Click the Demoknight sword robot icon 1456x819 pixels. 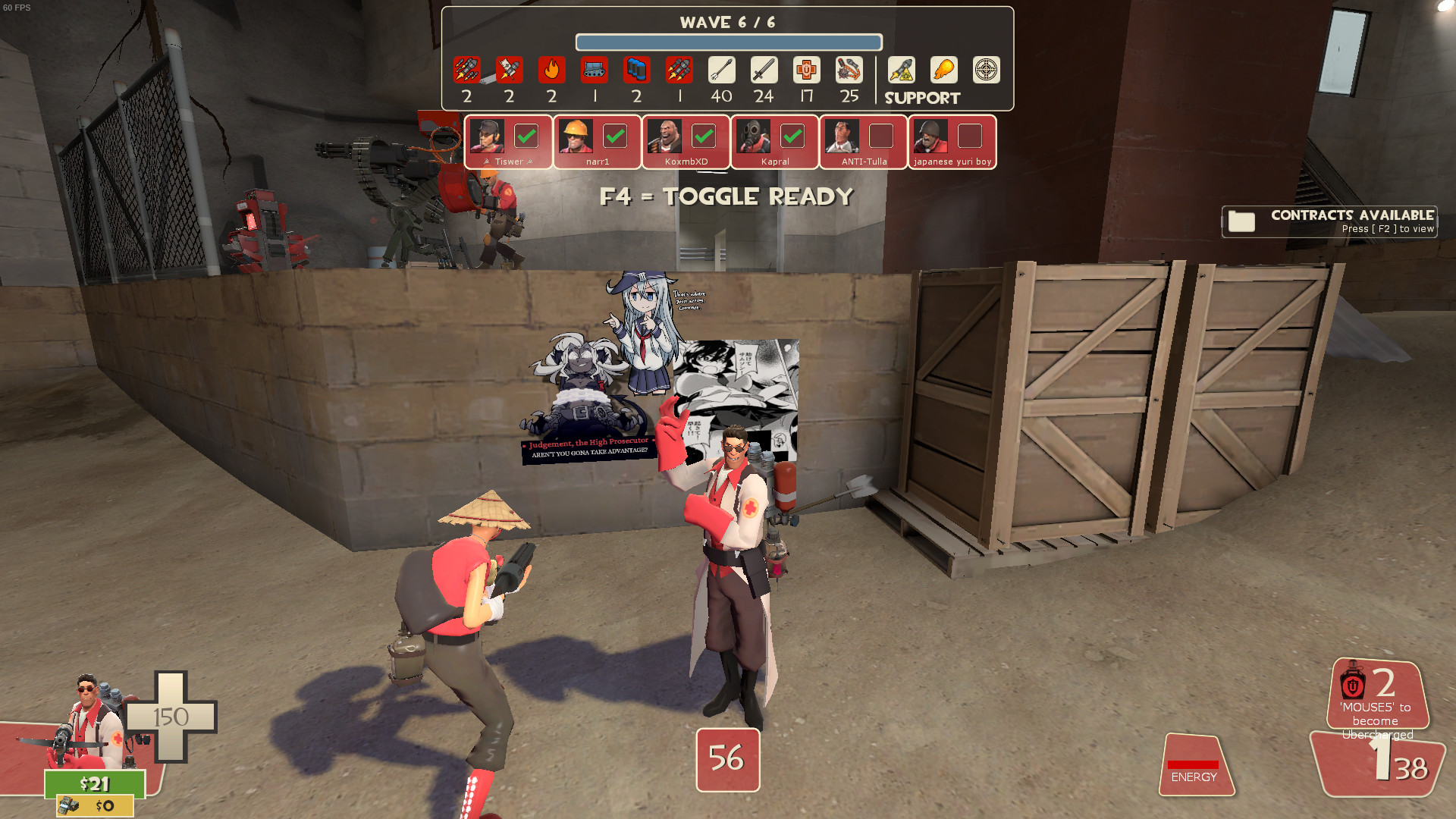point(764,71)
